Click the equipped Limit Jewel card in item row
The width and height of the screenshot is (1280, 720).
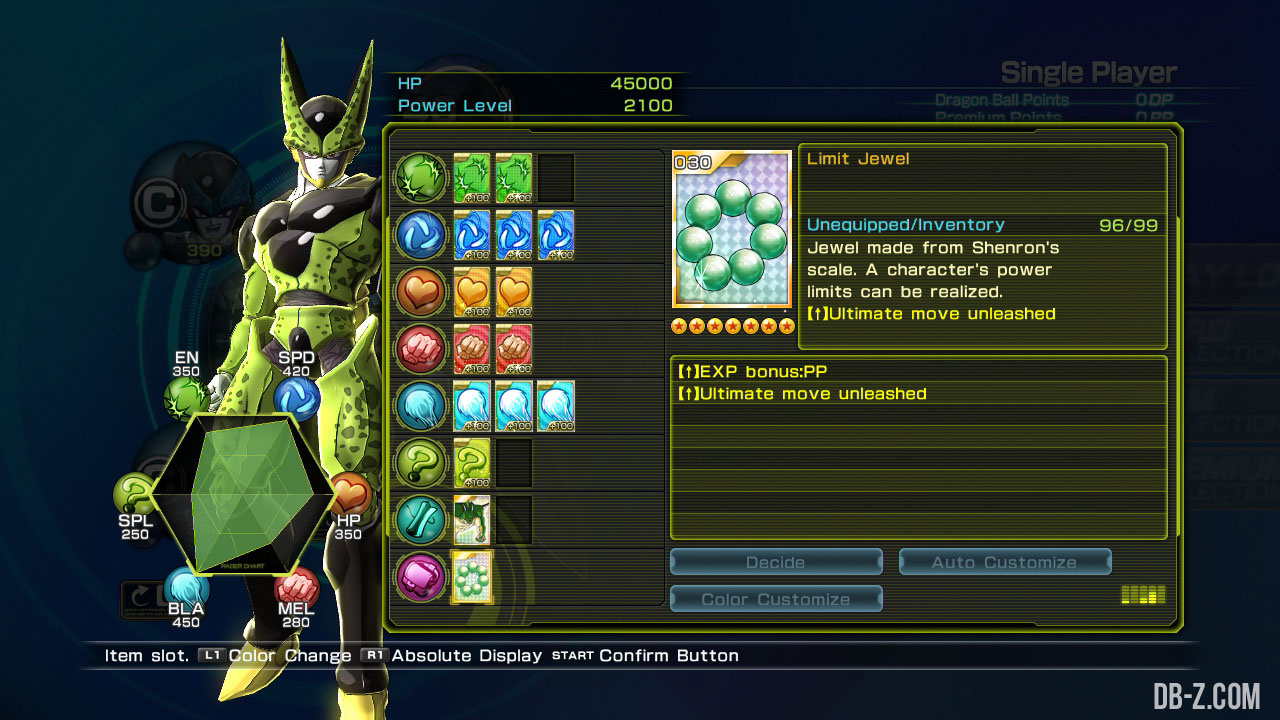coord(472,577)
